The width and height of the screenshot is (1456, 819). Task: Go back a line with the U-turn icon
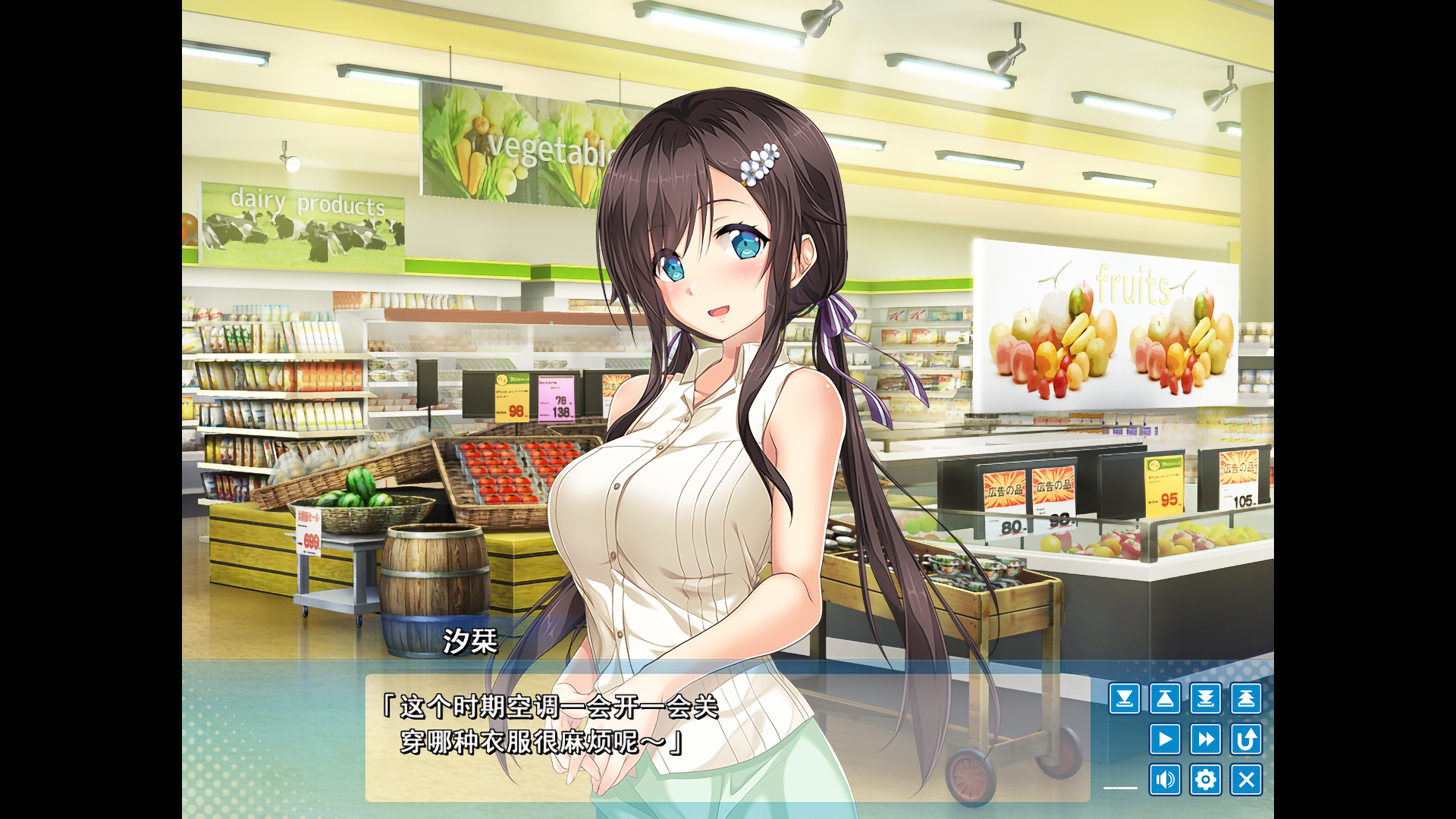pyautogui.click(x=1247, y=739)
